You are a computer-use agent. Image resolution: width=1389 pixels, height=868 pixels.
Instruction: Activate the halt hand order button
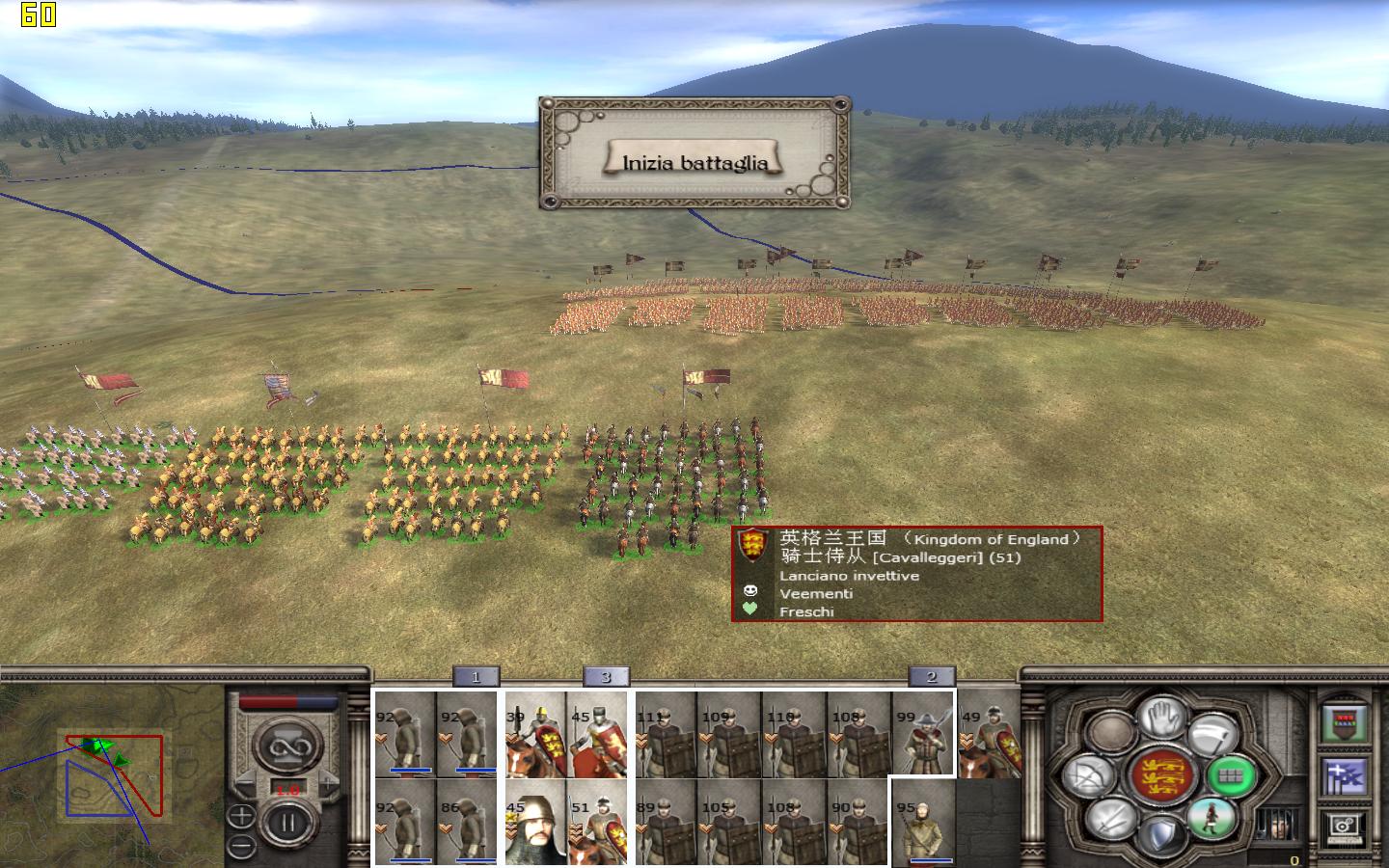tap(1163, 718)
